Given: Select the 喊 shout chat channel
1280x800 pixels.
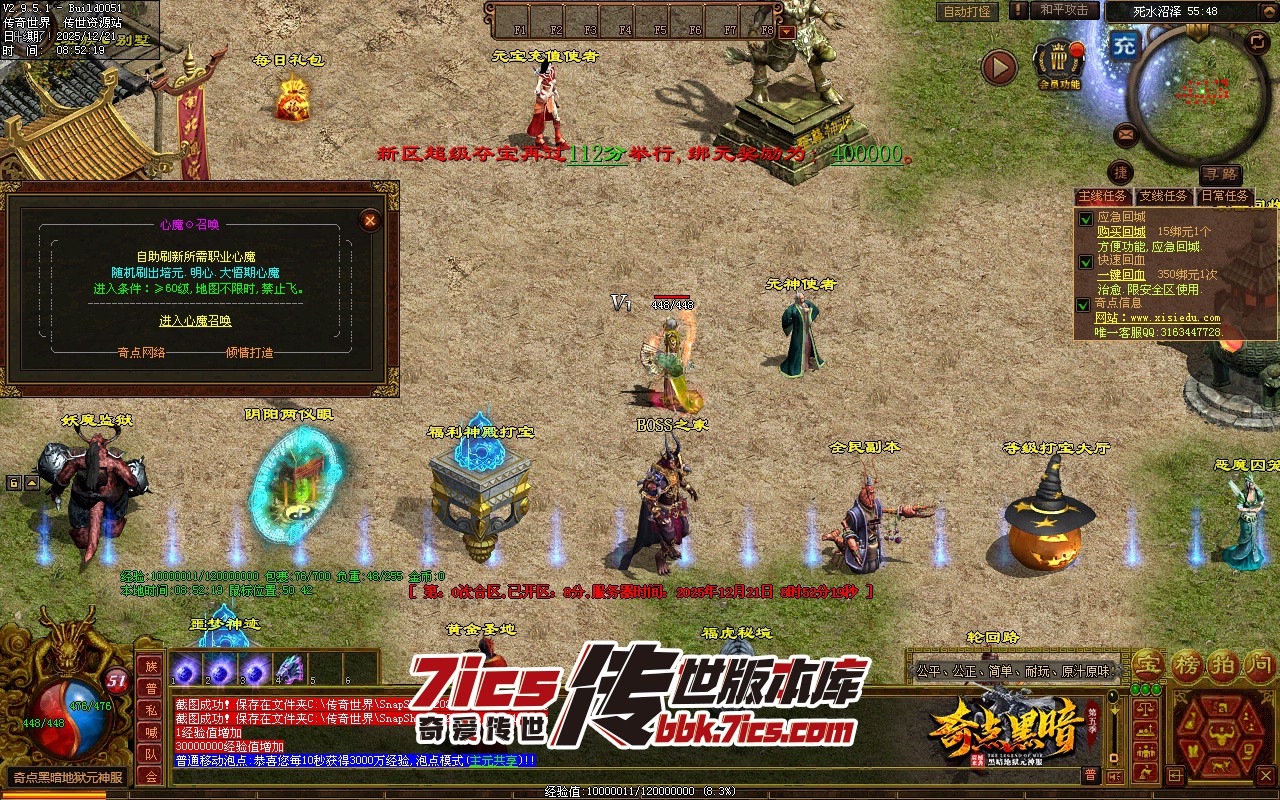Looking at the screenshot, I should [x=151, y=731].
